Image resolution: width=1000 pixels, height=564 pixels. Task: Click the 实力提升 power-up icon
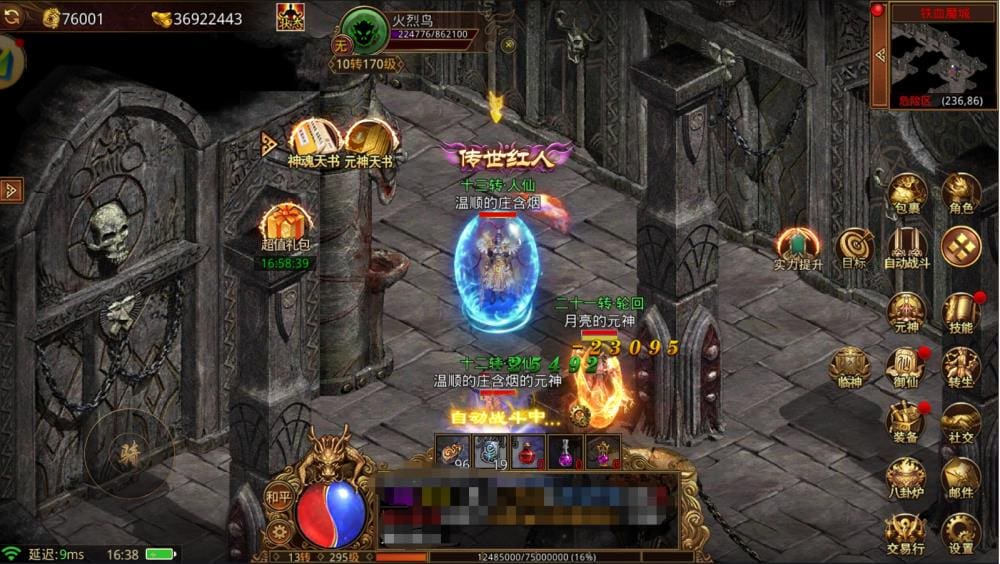(x=798, y=248)
